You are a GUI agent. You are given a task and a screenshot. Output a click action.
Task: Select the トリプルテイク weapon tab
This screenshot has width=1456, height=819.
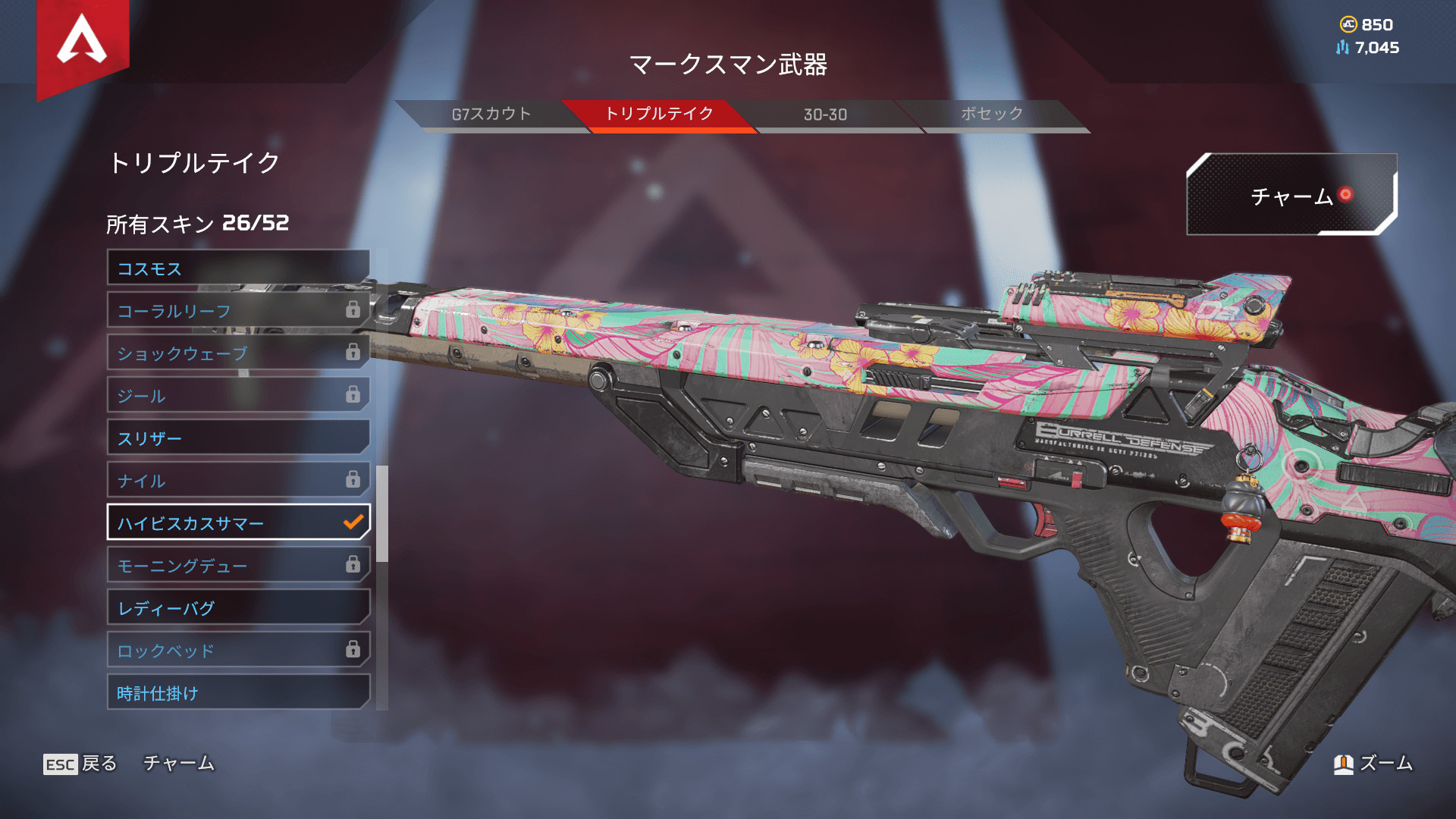(658, 115)
